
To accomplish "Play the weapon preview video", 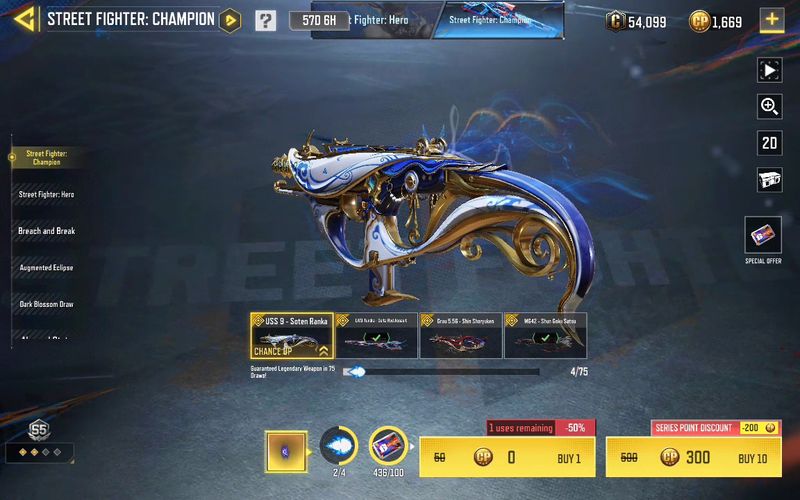I will [769, 70].
